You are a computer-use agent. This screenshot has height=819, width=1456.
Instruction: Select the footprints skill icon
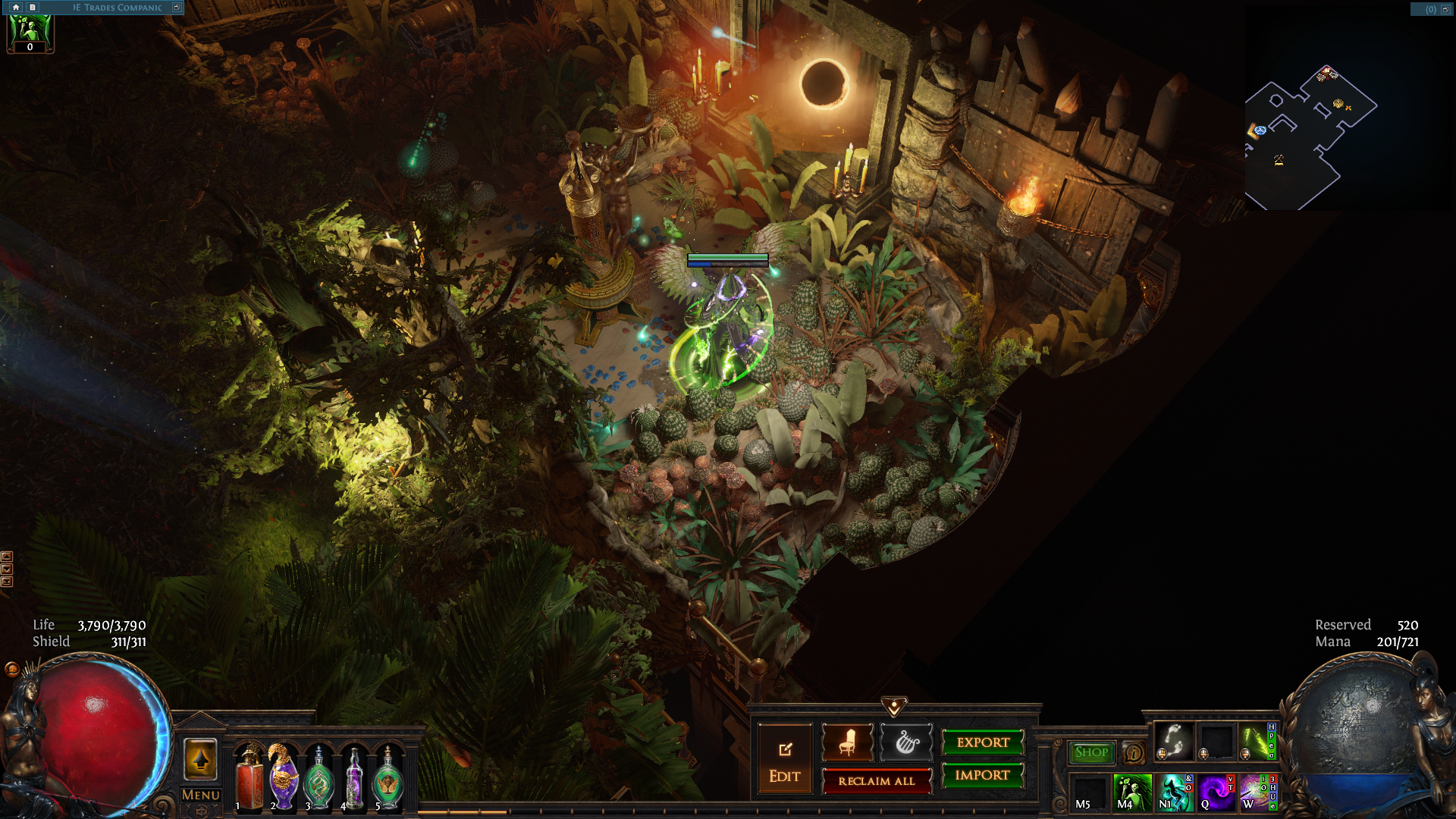(x=1173, y=740)
